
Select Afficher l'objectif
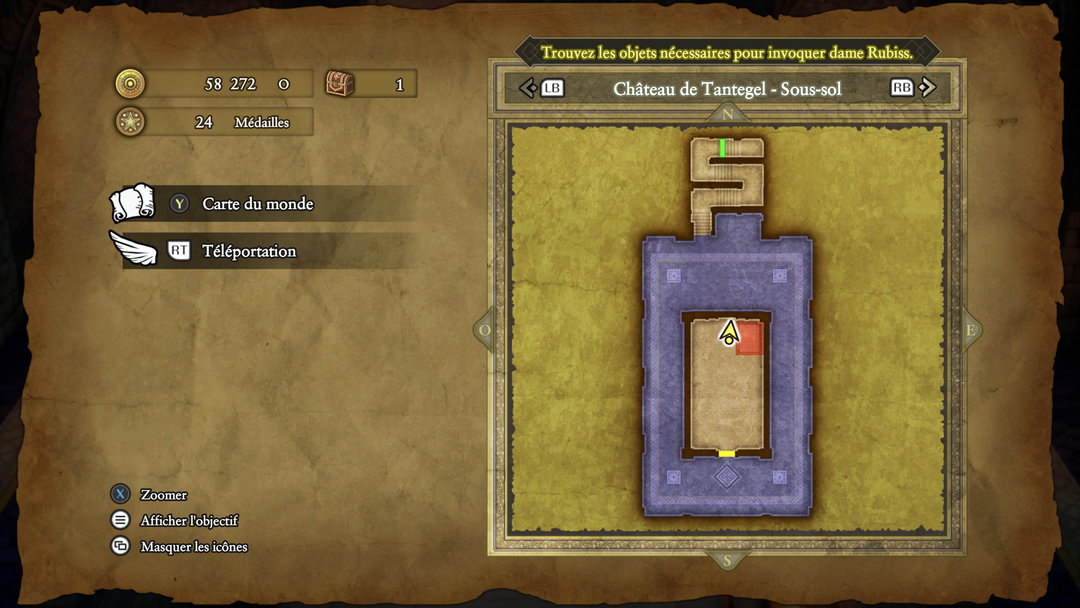189,521
